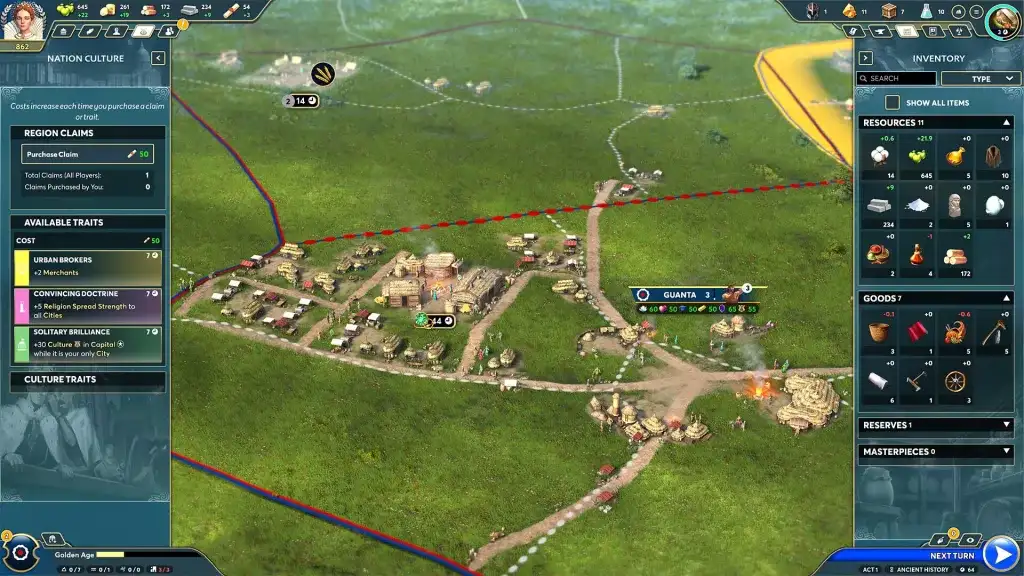This screenshot has height=576, width=1024.
Task: Open the left panel's people tab
Action: pos(168,31)
